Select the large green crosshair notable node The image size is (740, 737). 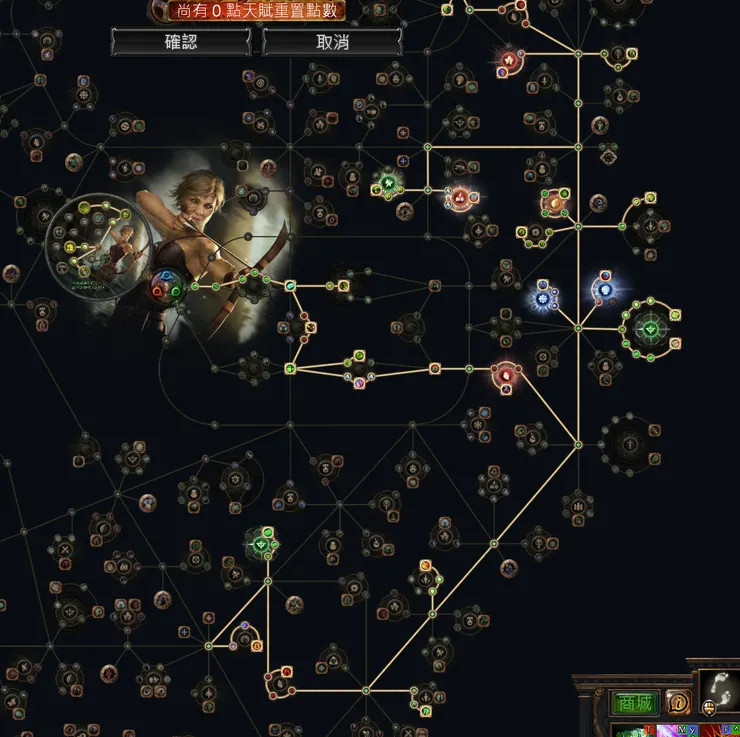(x=651, y=327)
